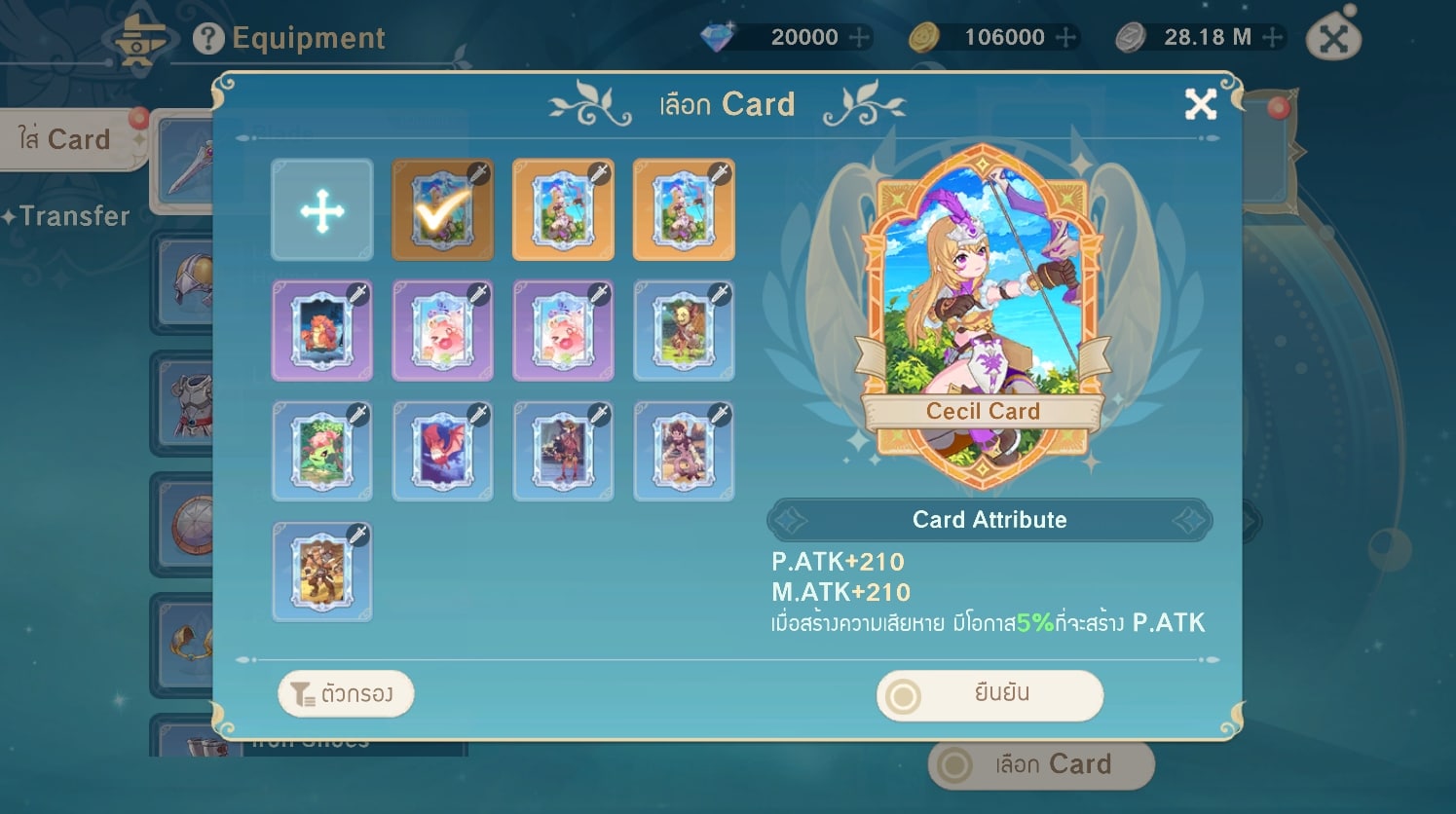Switch to the ใส่ Card tab
1456x814 pixels.
(x=66, y=140)
